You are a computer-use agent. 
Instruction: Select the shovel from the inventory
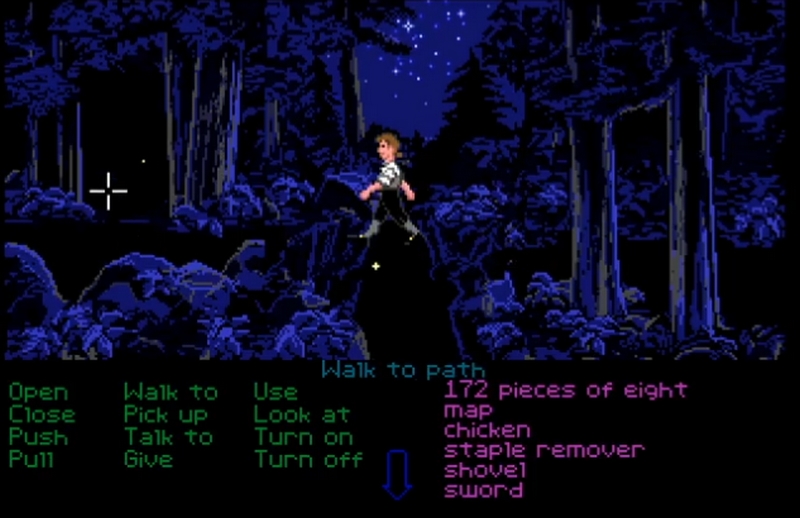[483, 470]
